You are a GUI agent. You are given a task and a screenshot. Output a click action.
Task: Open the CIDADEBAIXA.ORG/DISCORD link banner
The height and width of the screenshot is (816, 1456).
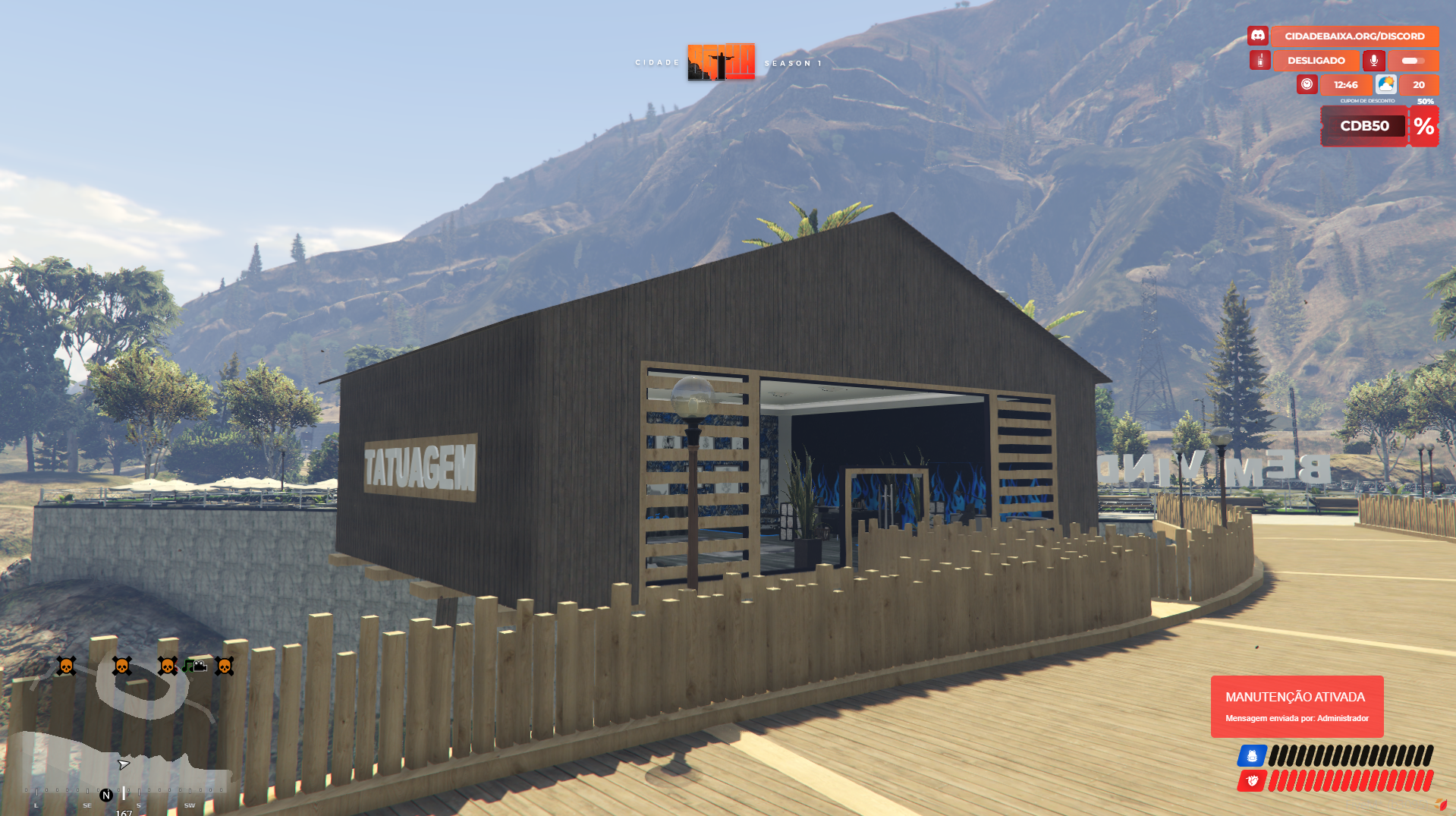click(x=1354, y=36)
